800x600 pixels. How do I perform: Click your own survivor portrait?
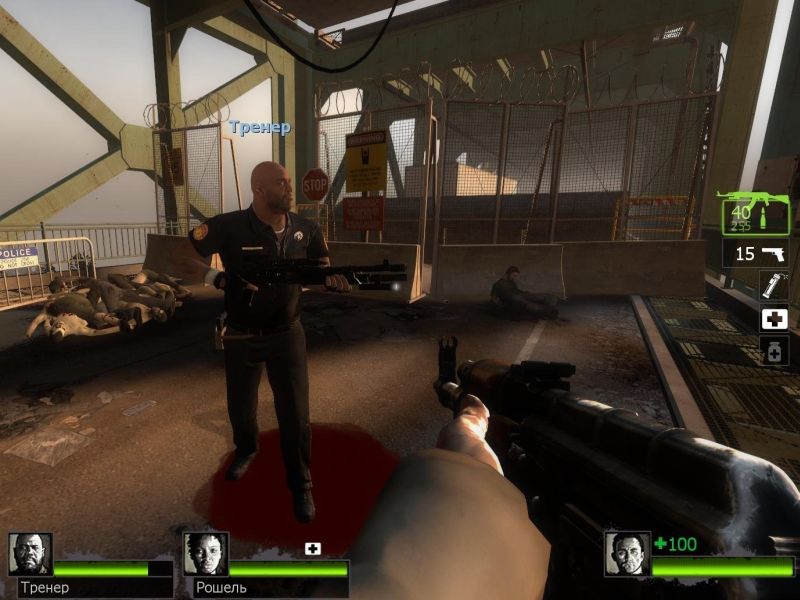pos(627,553)
